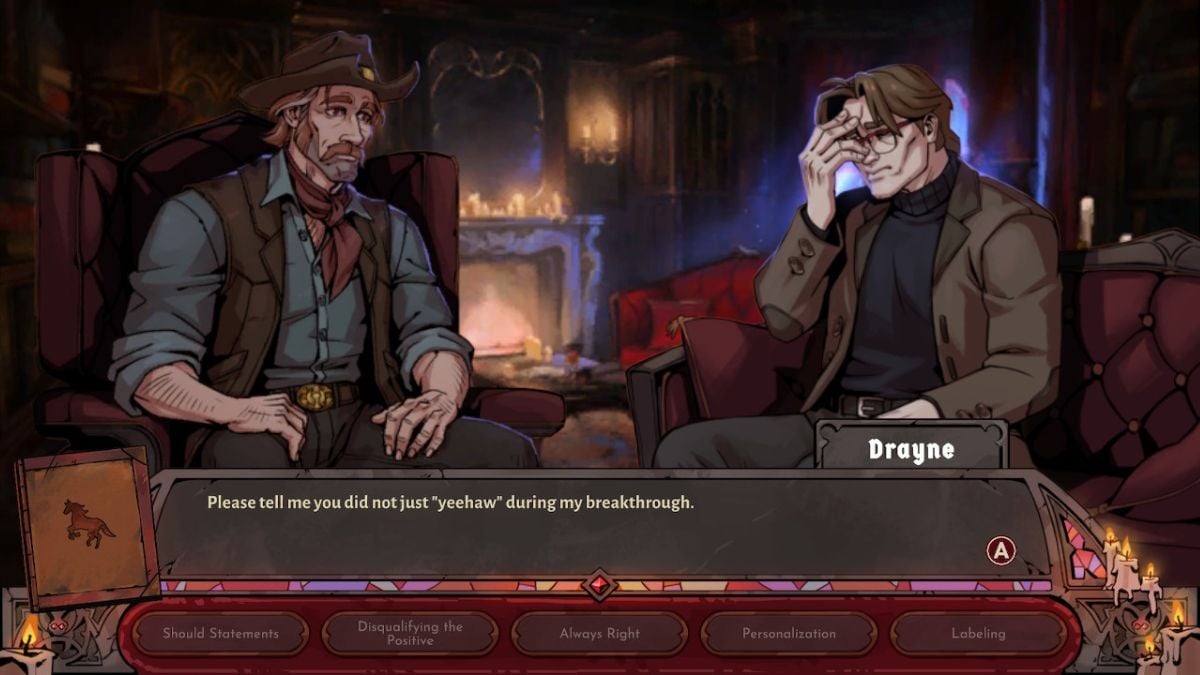The width and height of the screenshot is (1200, 675).
Task: Choose the Labeling distortion
Action: 978,633
